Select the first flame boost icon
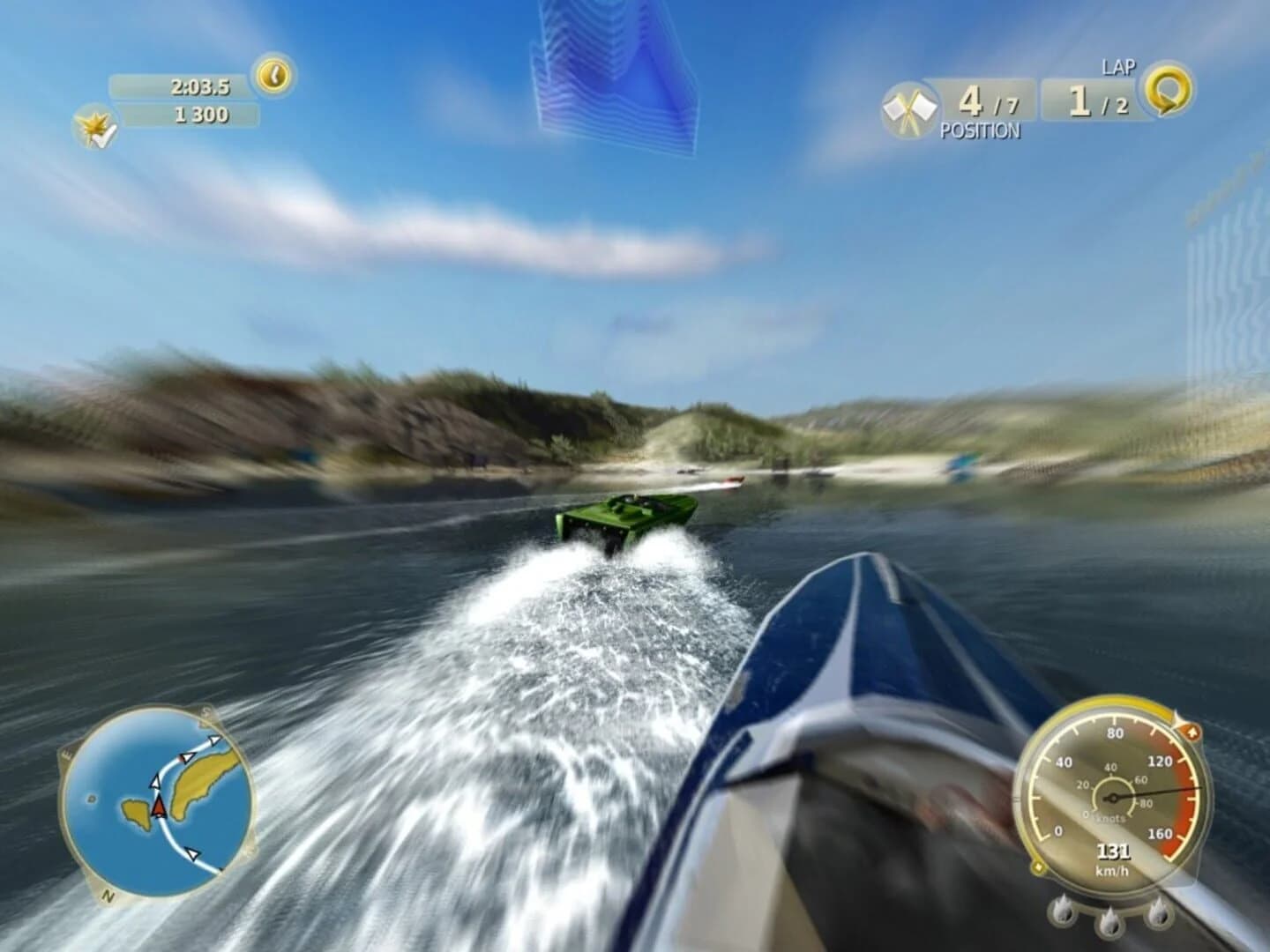The width and height of the screenshot is (1270, 952). 1063,911
